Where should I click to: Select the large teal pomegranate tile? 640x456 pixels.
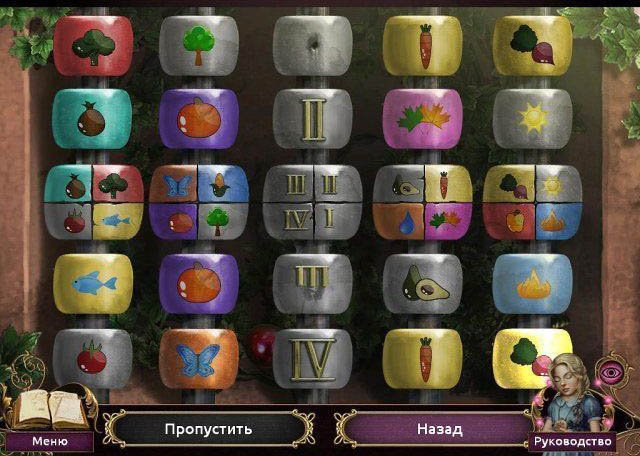click(92, 118)
